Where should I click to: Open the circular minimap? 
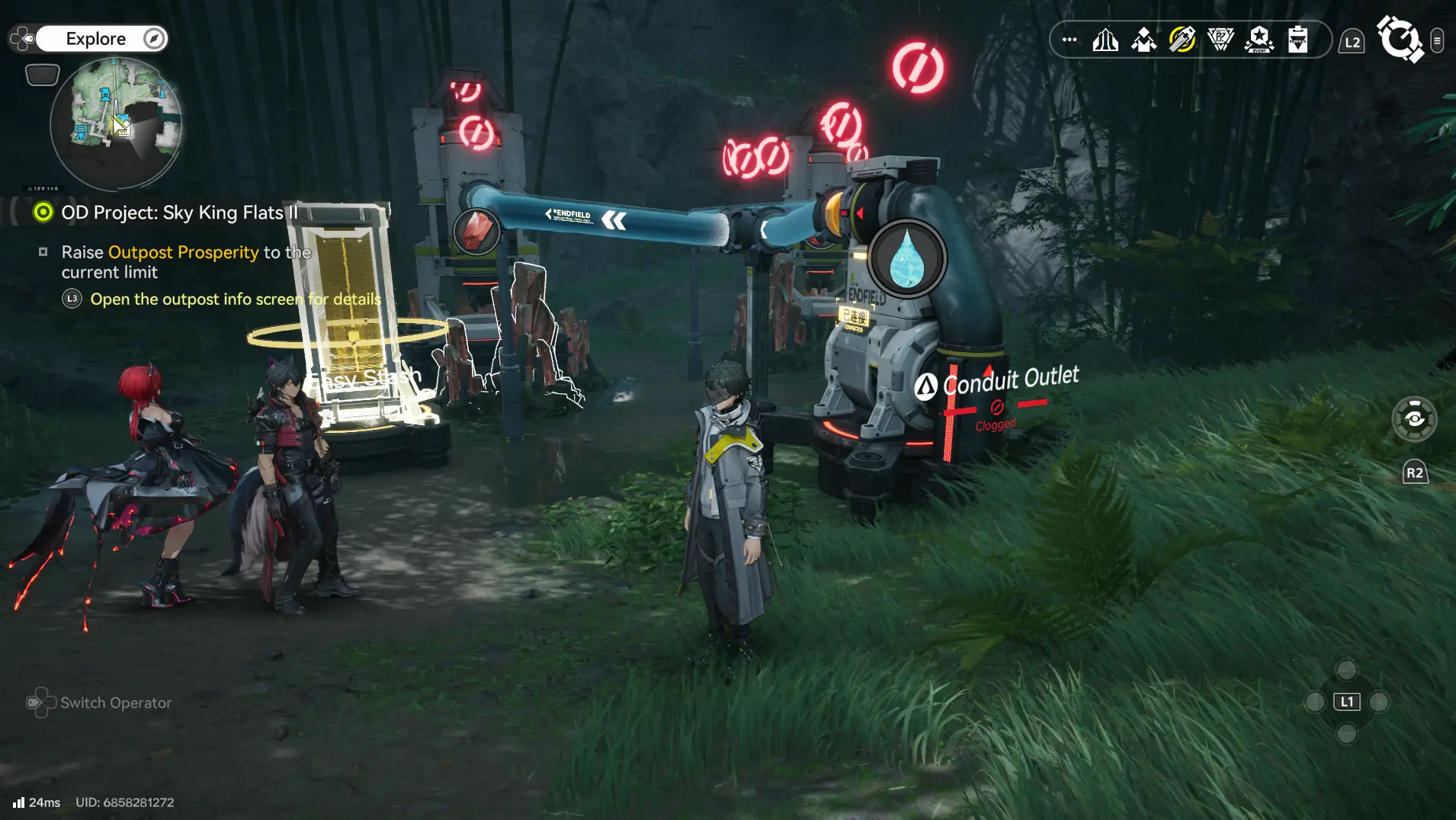116,123
